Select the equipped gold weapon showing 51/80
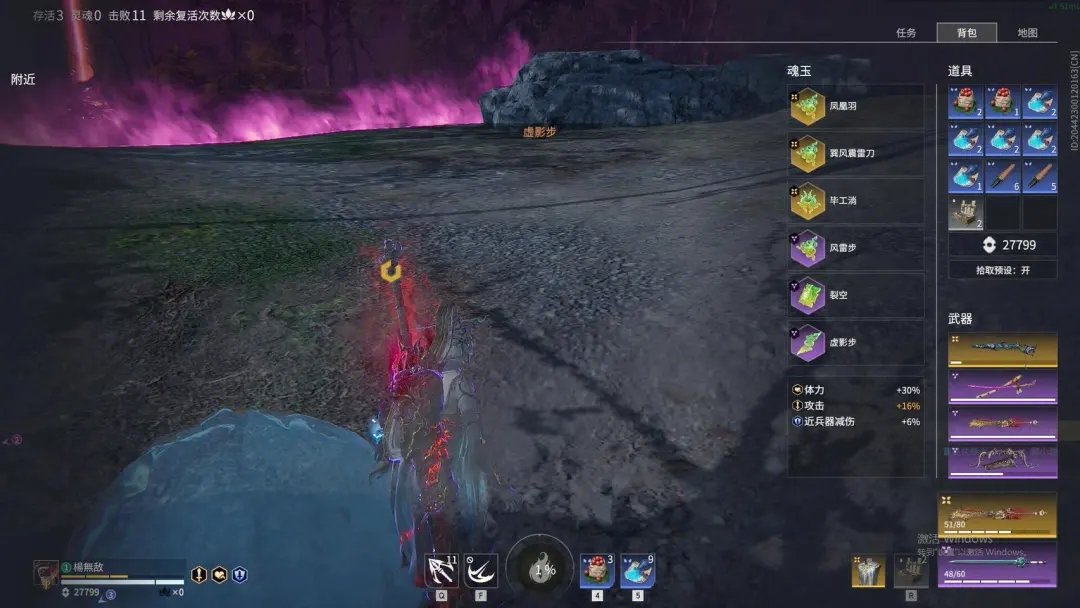Screen dimensions: 1080x608 coord(997,514)
